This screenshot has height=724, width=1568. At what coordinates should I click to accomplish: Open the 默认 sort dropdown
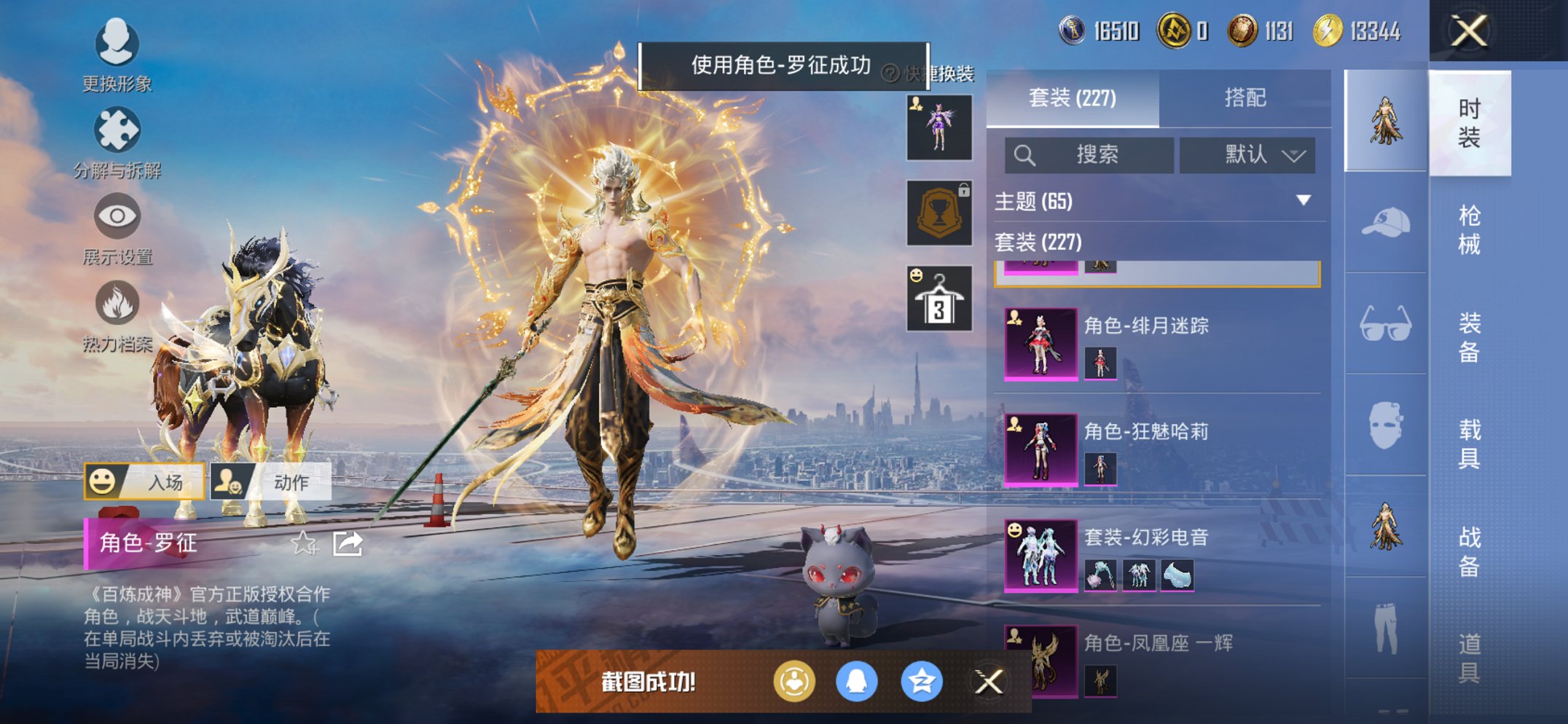coord(1247,155)
